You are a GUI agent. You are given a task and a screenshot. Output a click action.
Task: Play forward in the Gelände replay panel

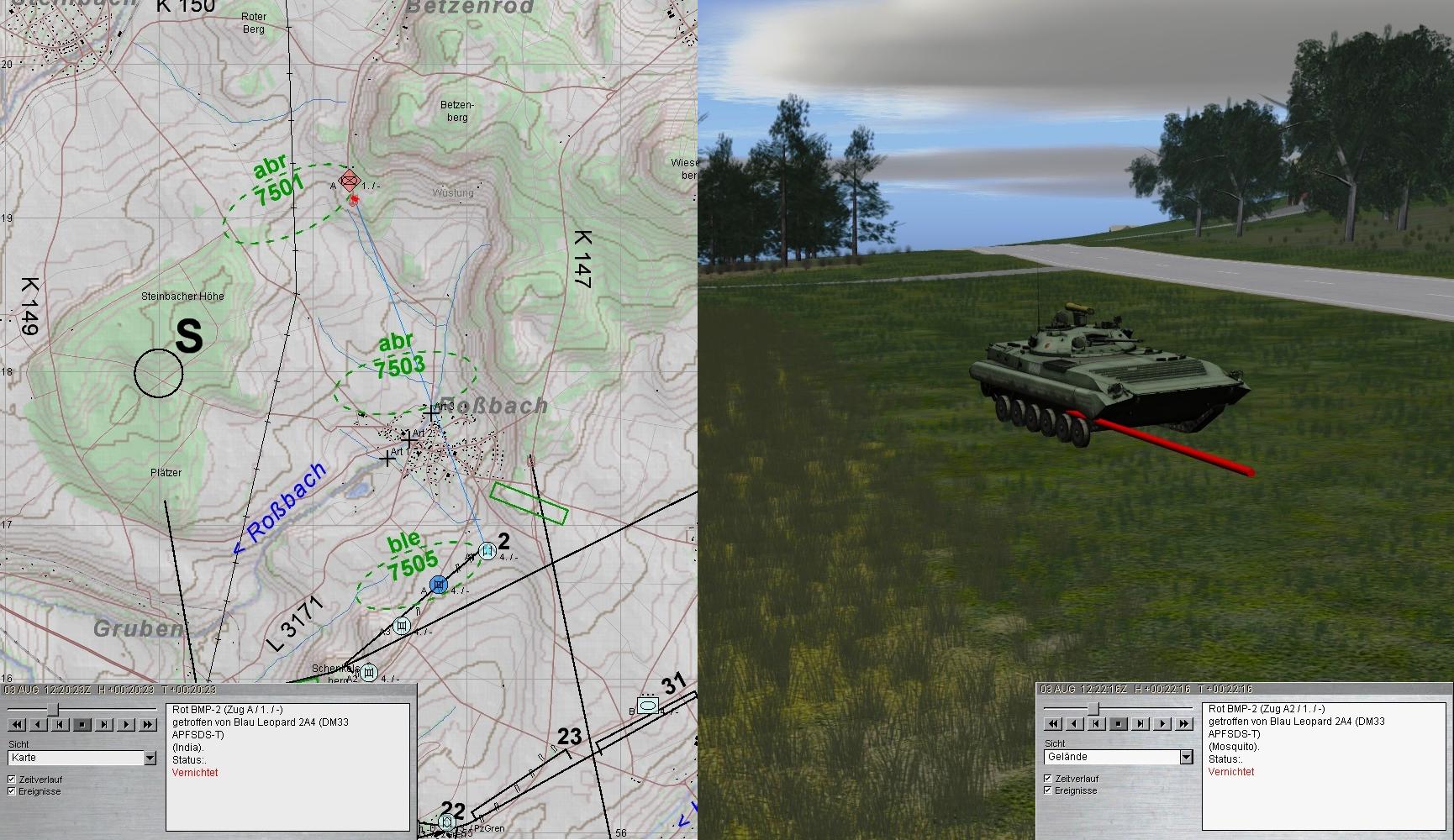1162,723
